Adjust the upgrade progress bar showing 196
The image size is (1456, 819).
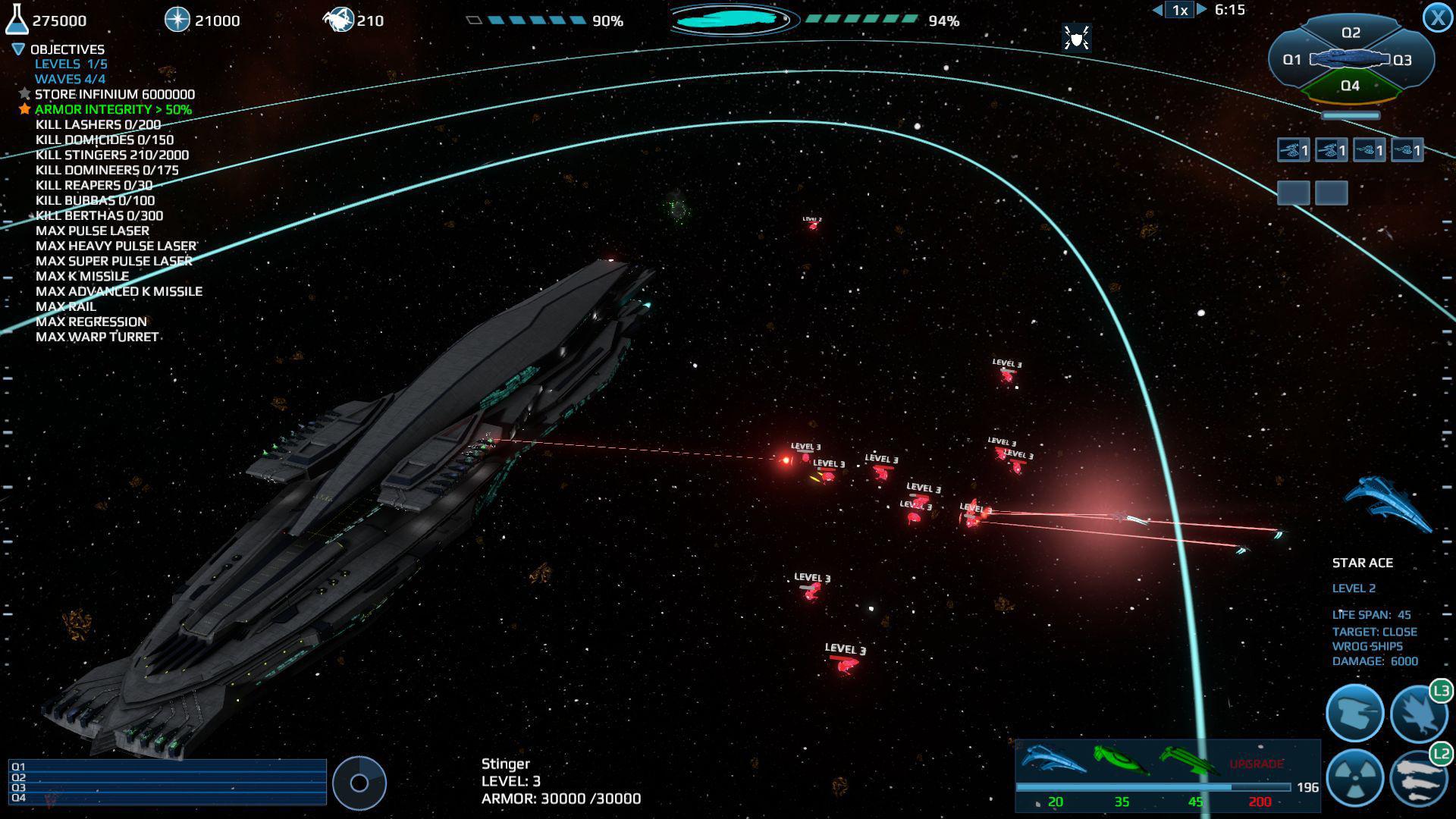click(1156, 786)
